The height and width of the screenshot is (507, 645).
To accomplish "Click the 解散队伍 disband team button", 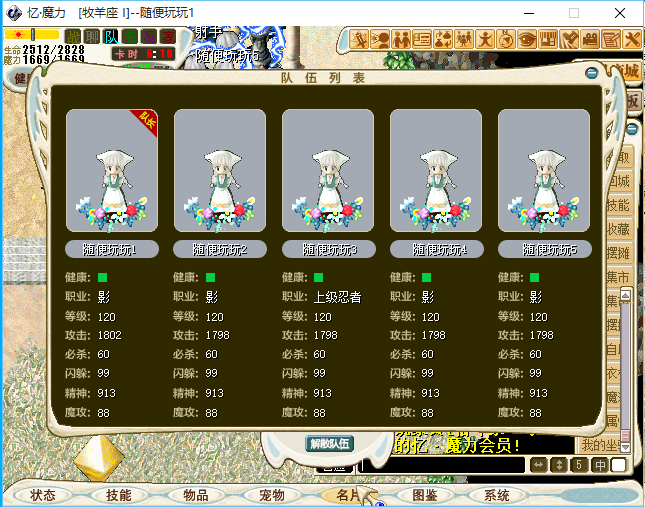I will tap(329, 443).
